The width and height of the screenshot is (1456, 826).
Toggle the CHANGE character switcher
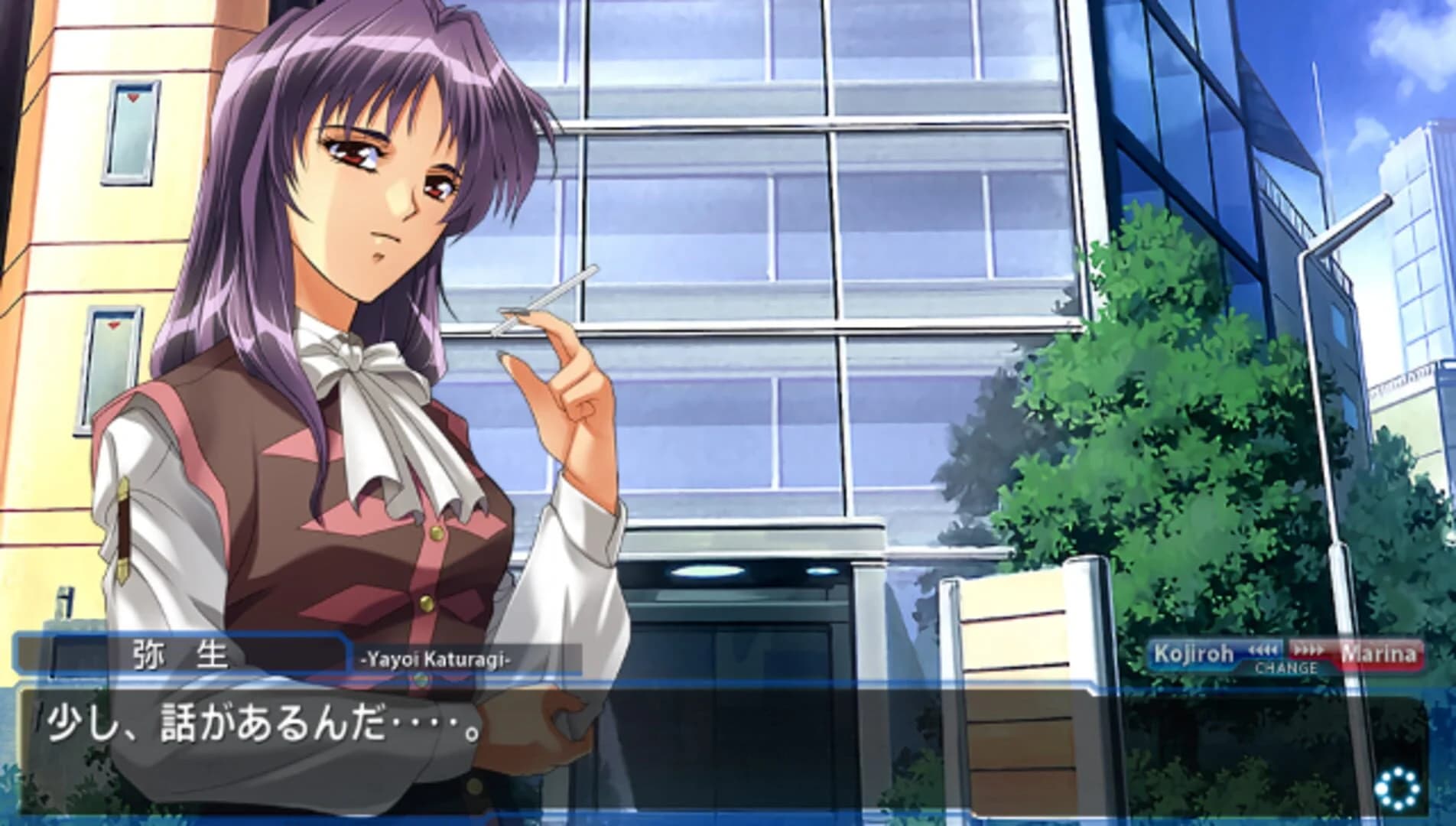pyautogui.click(x=1287, y=668)
